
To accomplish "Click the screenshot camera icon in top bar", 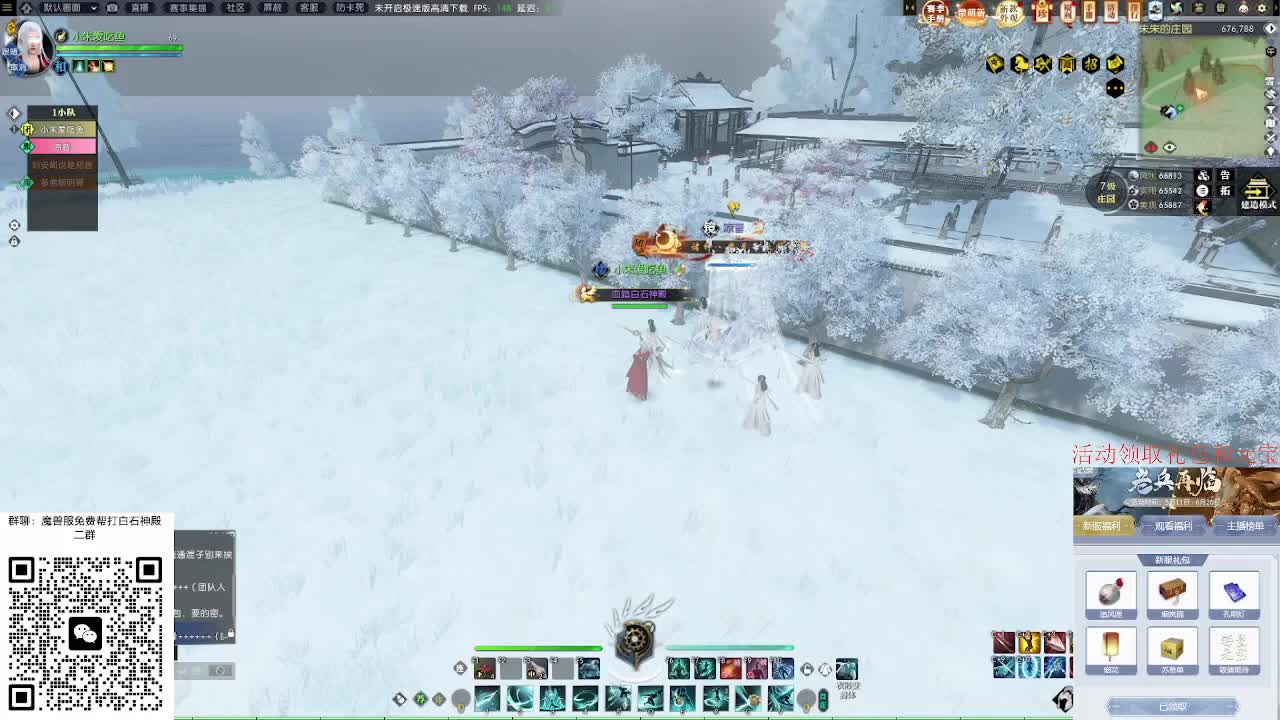I will click(x=112, y=8).
